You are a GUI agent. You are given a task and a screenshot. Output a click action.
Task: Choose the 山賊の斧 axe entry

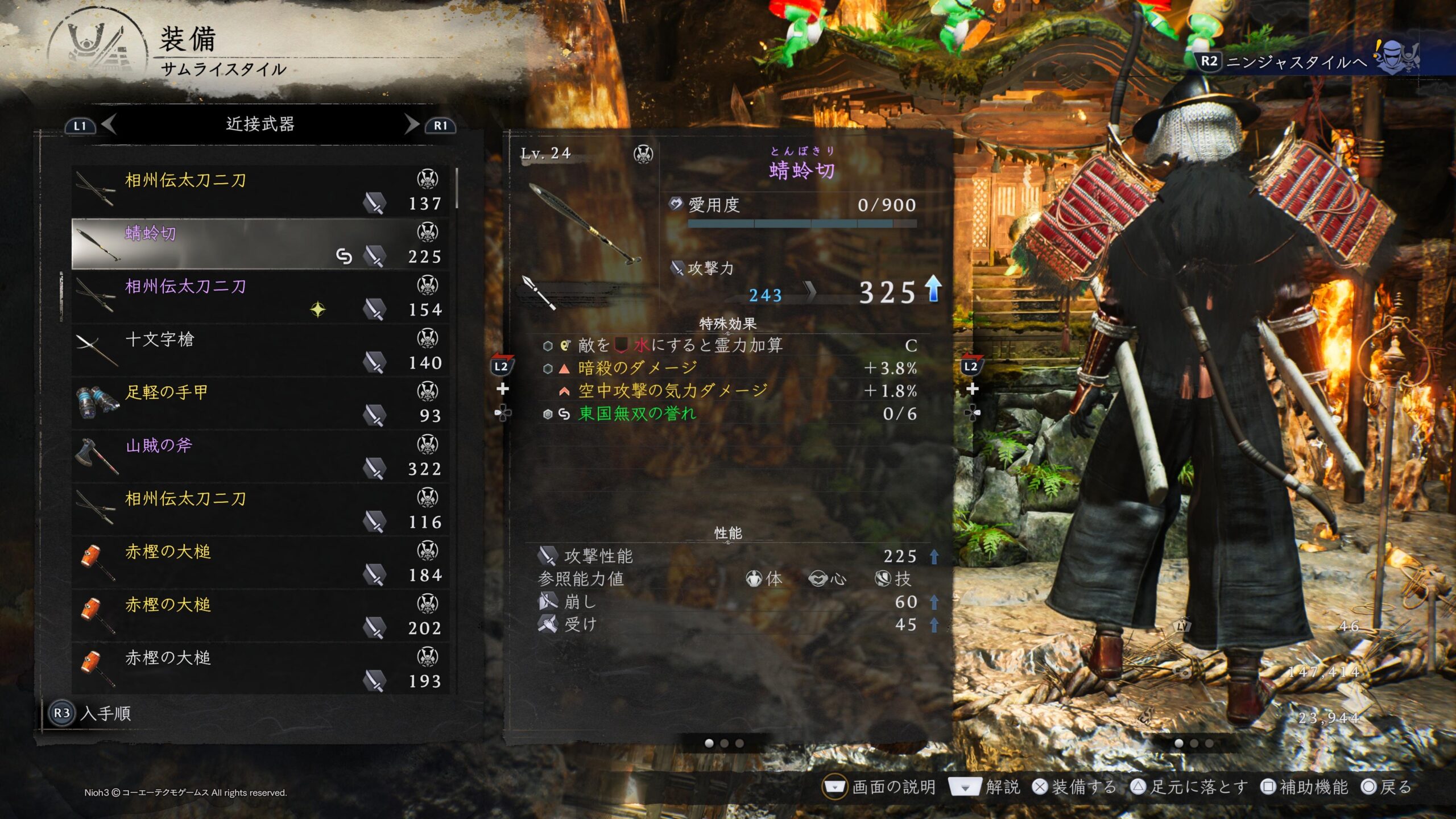coord(260,457)
